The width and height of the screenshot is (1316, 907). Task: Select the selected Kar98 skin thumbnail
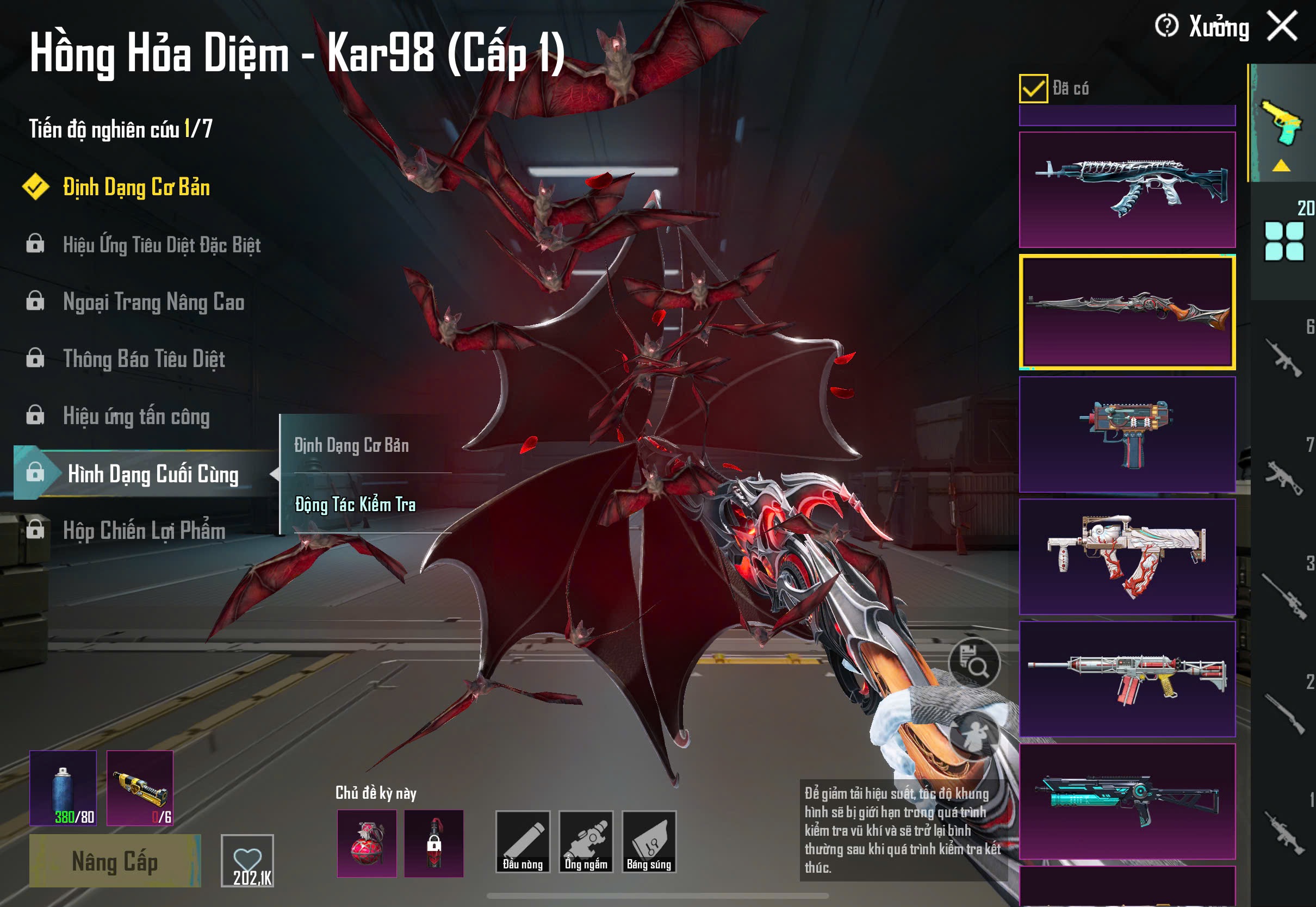pos(1127,312)
